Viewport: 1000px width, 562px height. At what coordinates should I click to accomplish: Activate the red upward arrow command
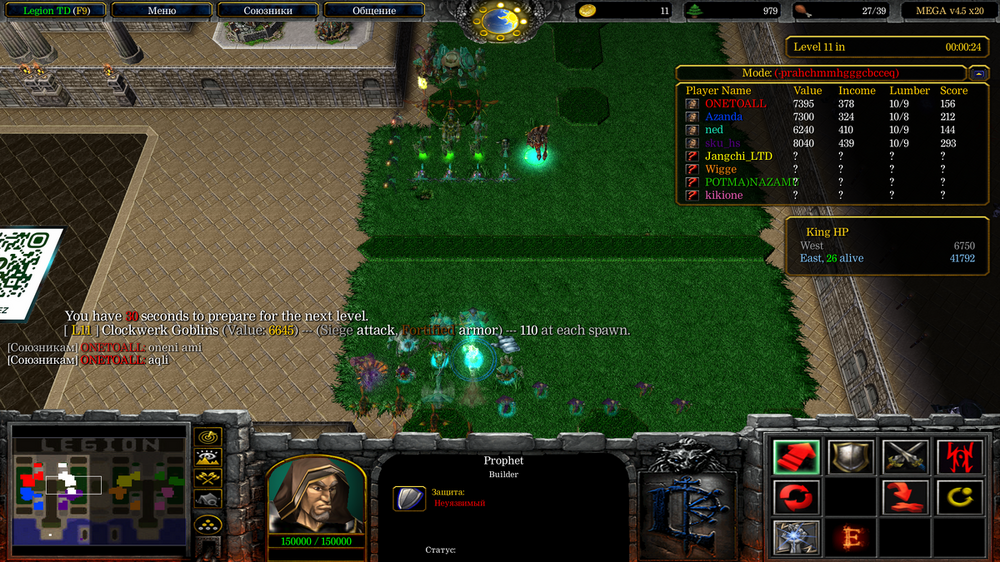point(797,457)
